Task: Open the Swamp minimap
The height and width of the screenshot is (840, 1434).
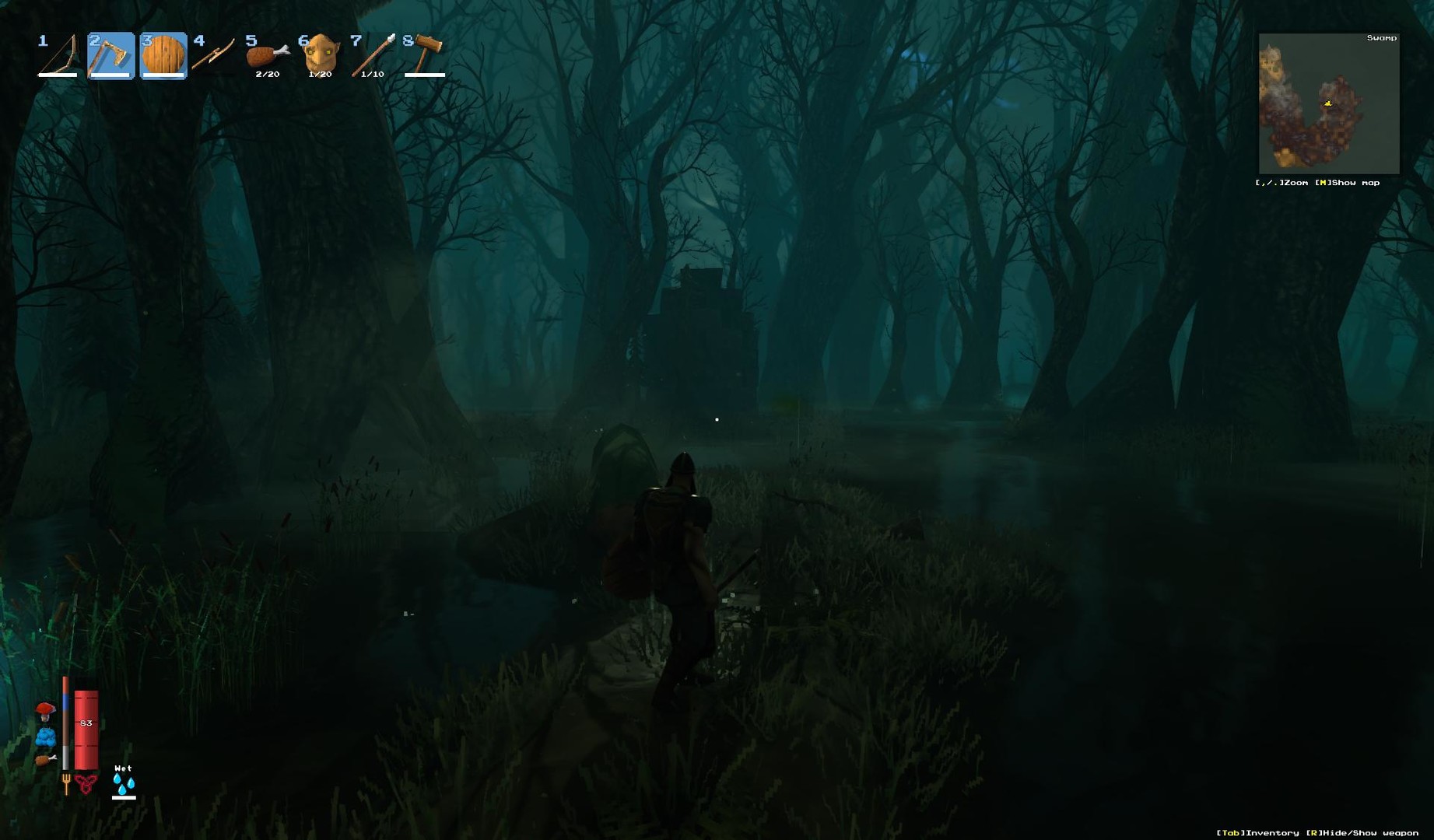Action: [1328, 103]
